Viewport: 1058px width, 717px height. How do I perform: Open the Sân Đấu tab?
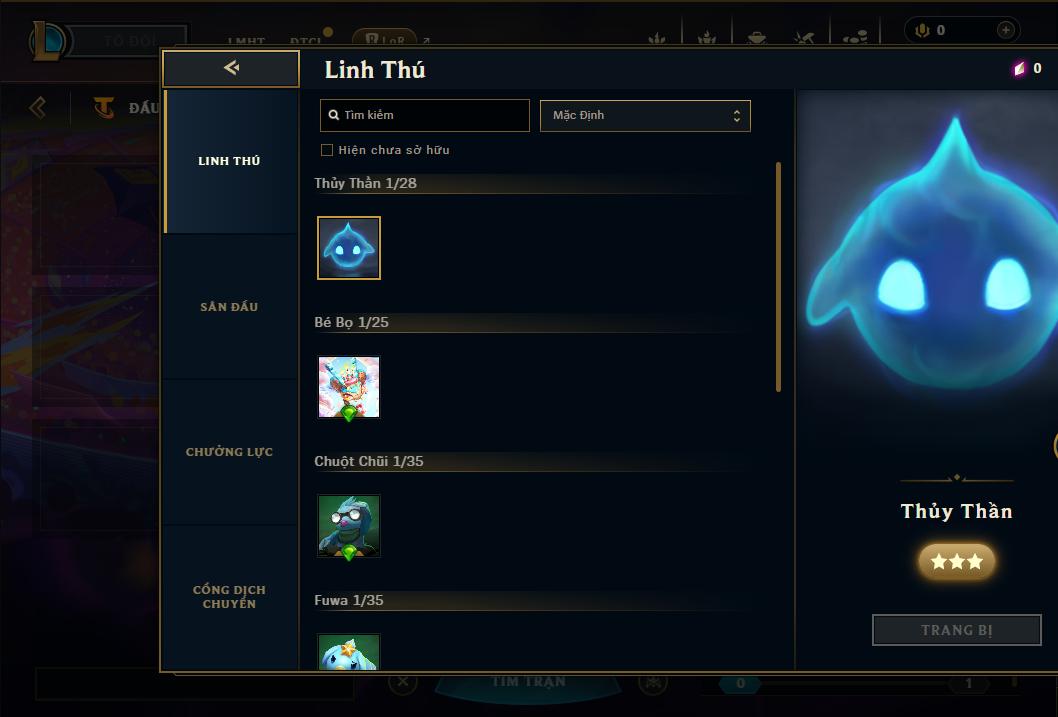coord(229,307)
